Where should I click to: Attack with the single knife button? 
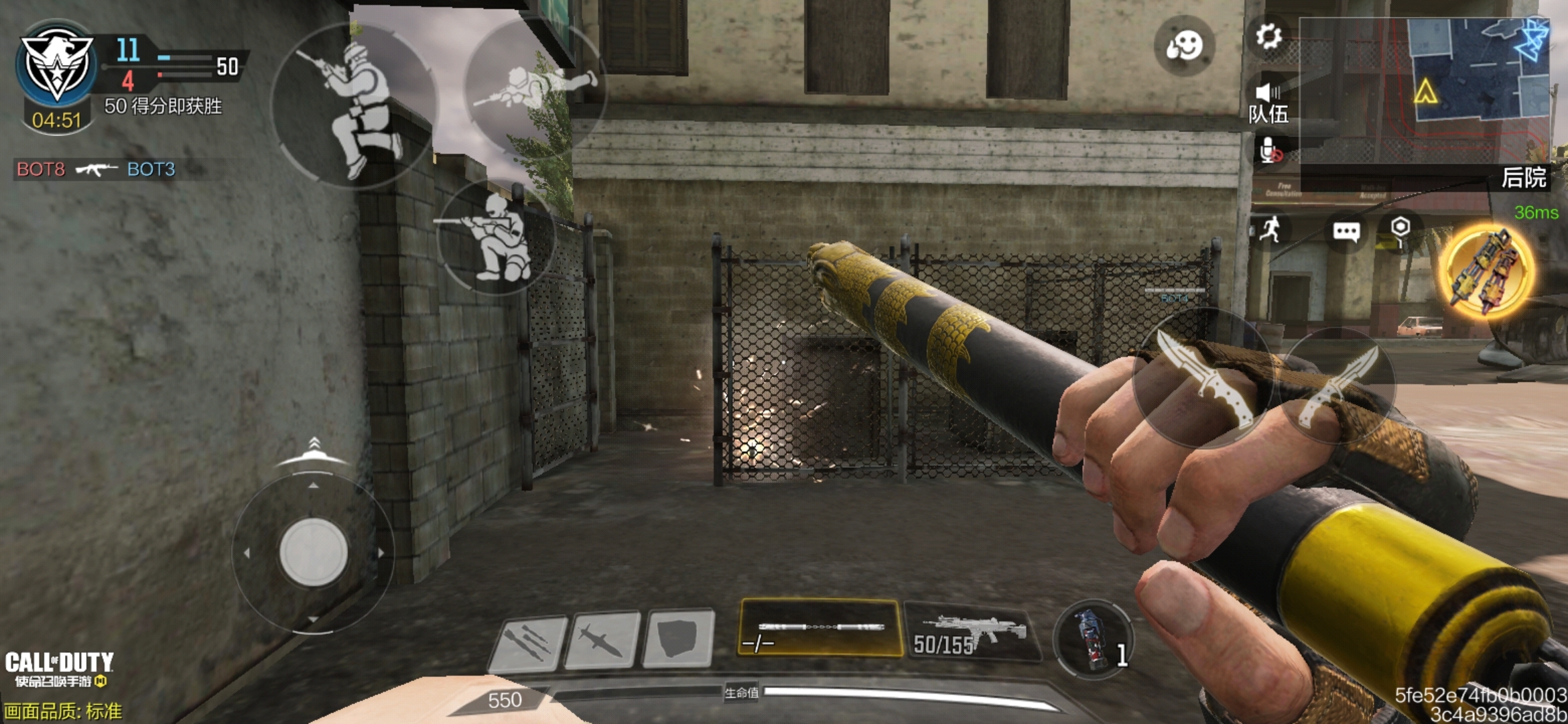(1203, 378)
